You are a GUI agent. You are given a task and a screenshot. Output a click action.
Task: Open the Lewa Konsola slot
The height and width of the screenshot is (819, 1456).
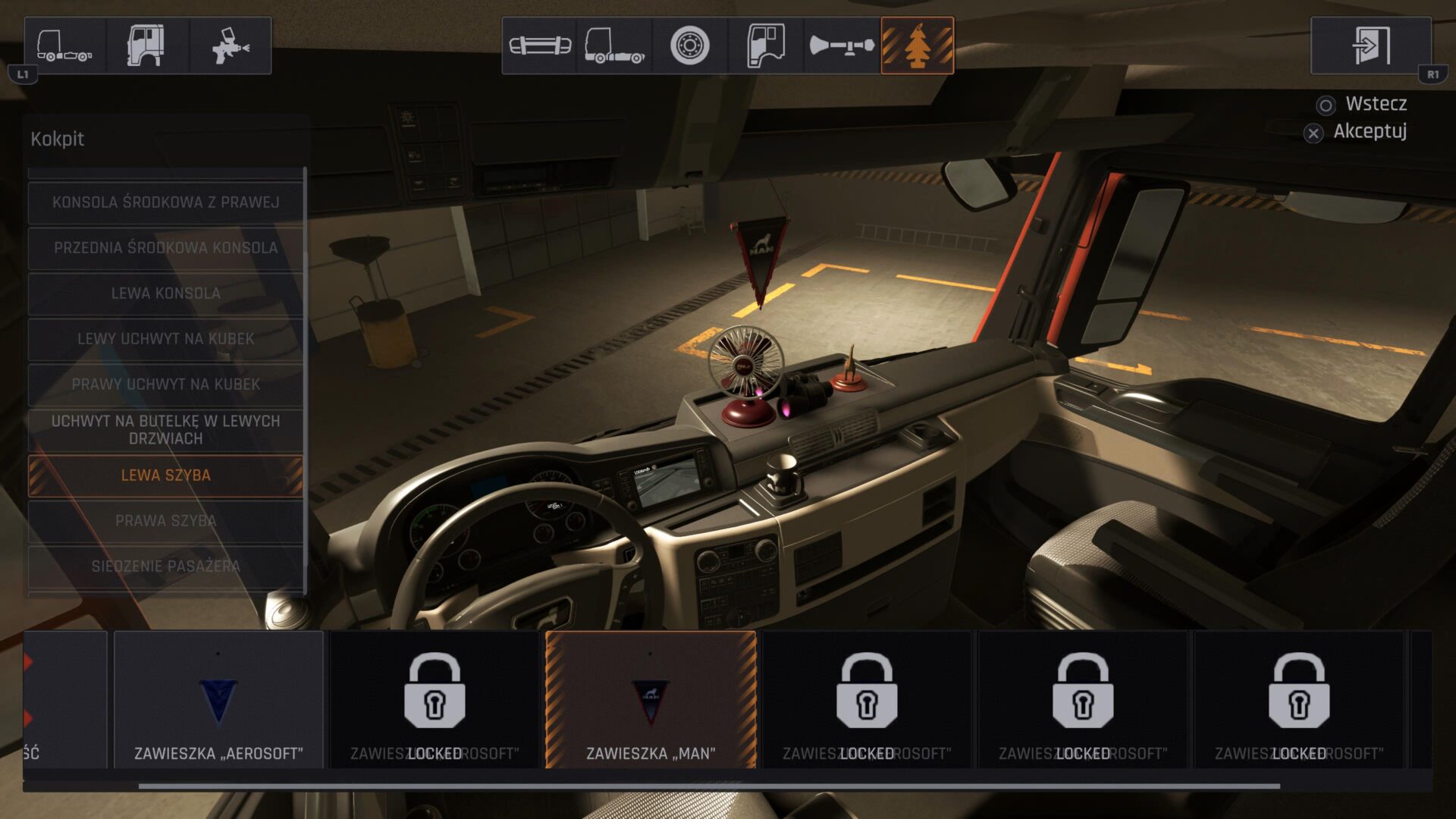(165, 293)
